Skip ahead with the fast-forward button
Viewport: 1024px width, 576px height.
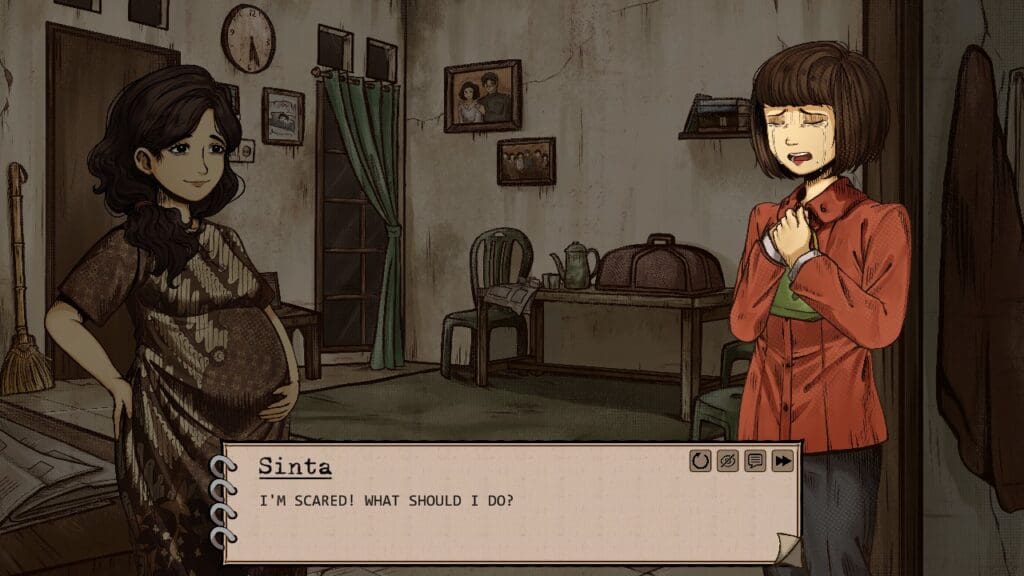(x=782, y=461)
